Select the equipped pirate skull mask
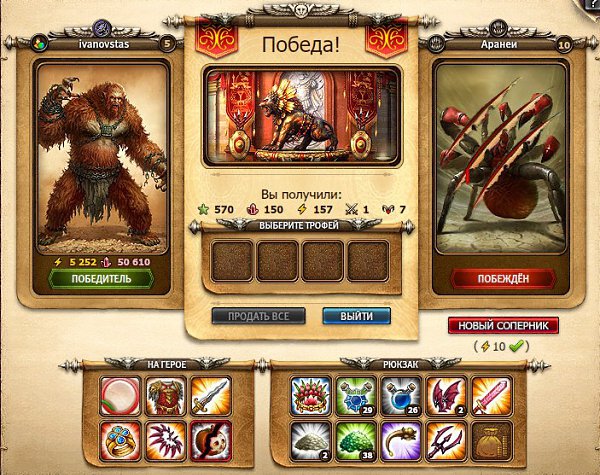 [x=209, y=439]
